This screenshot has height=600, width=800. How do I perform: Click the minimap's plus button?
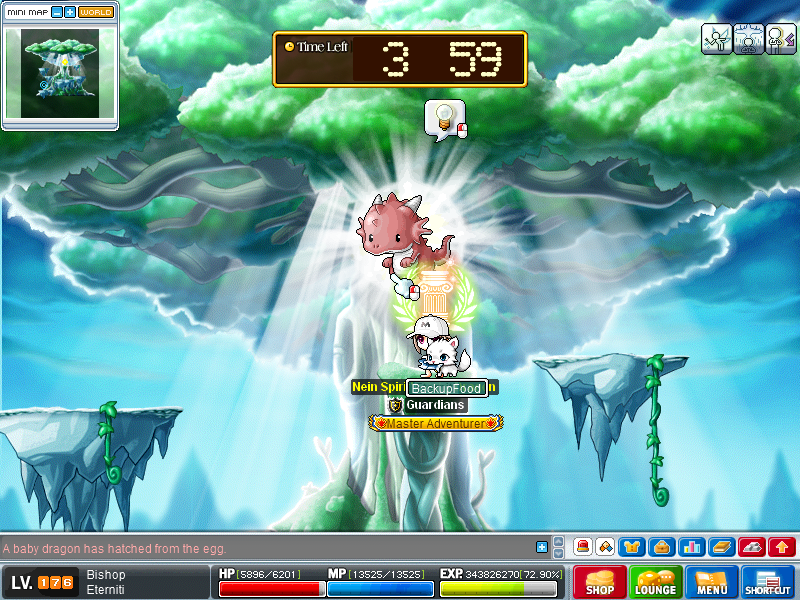tap(70, 12)
